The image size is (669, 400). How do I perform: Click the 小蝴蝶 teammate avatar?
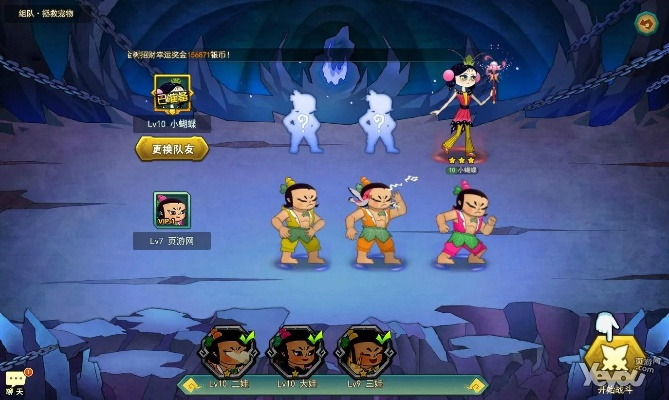tap(171, 97)
